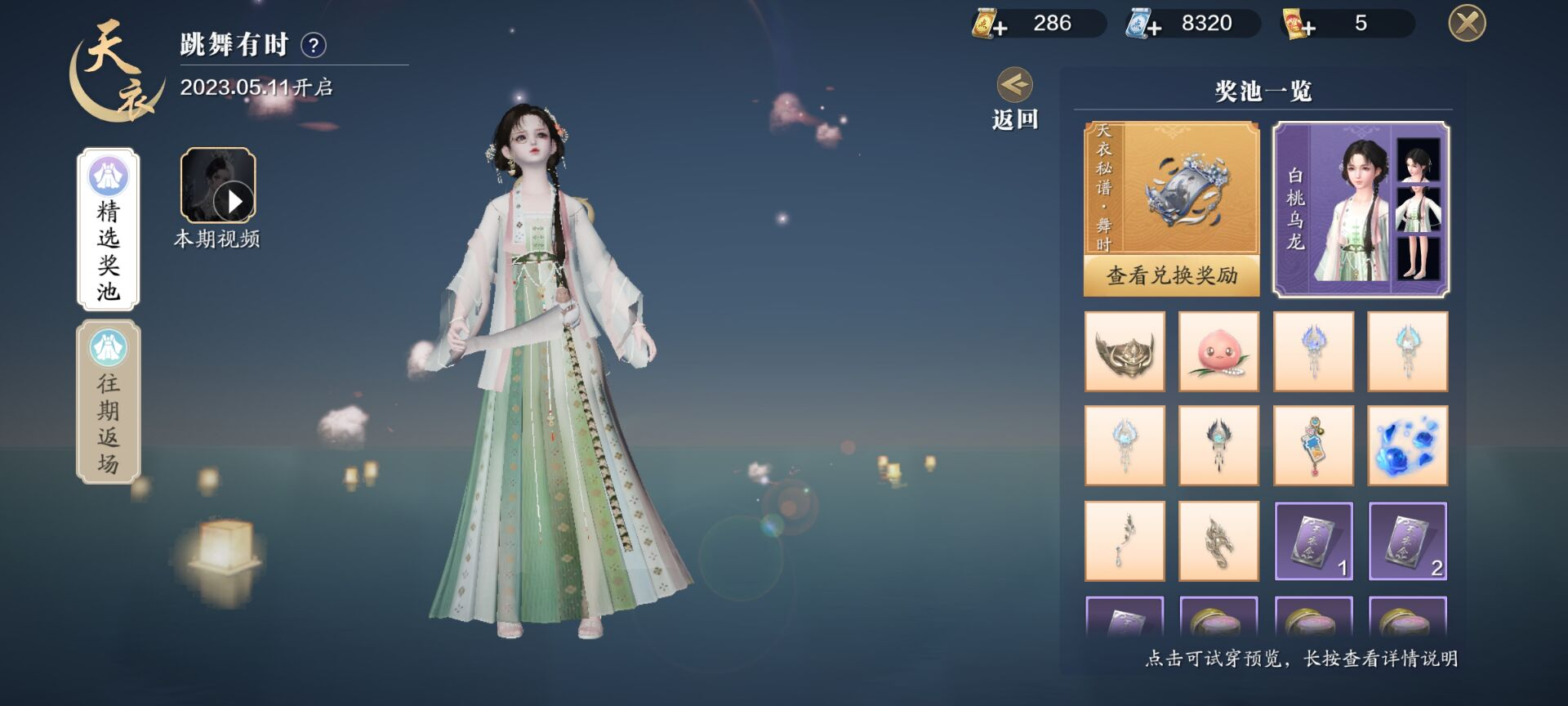Viewport: 1568px width, 706px height.
Task: Open the 天衣秘谱·舞时 banner image
Action: [x=1171, y=190]
